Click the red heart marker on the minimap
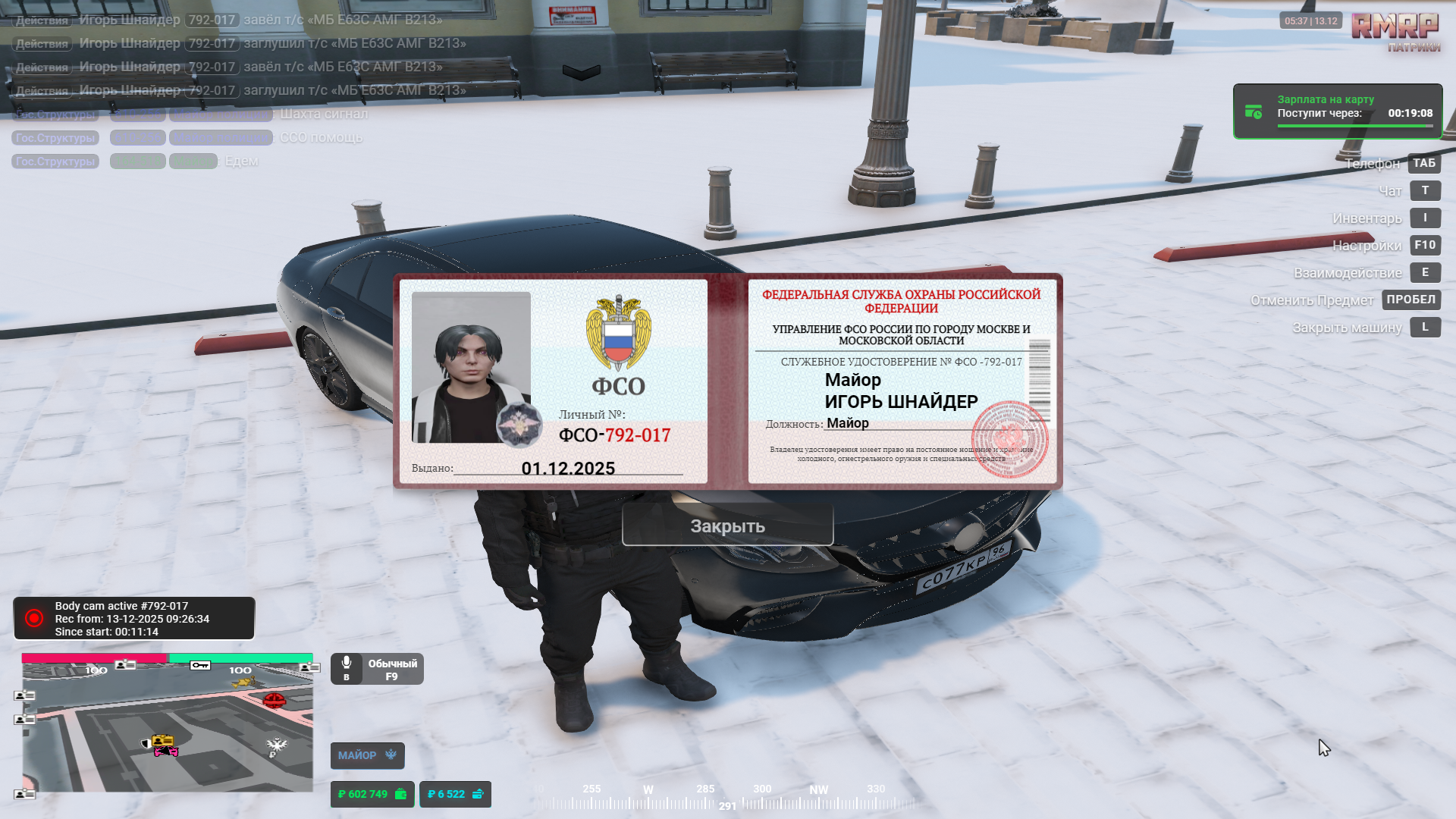The height and width of the screenshot is (819, 1456). tap(274, 699)
